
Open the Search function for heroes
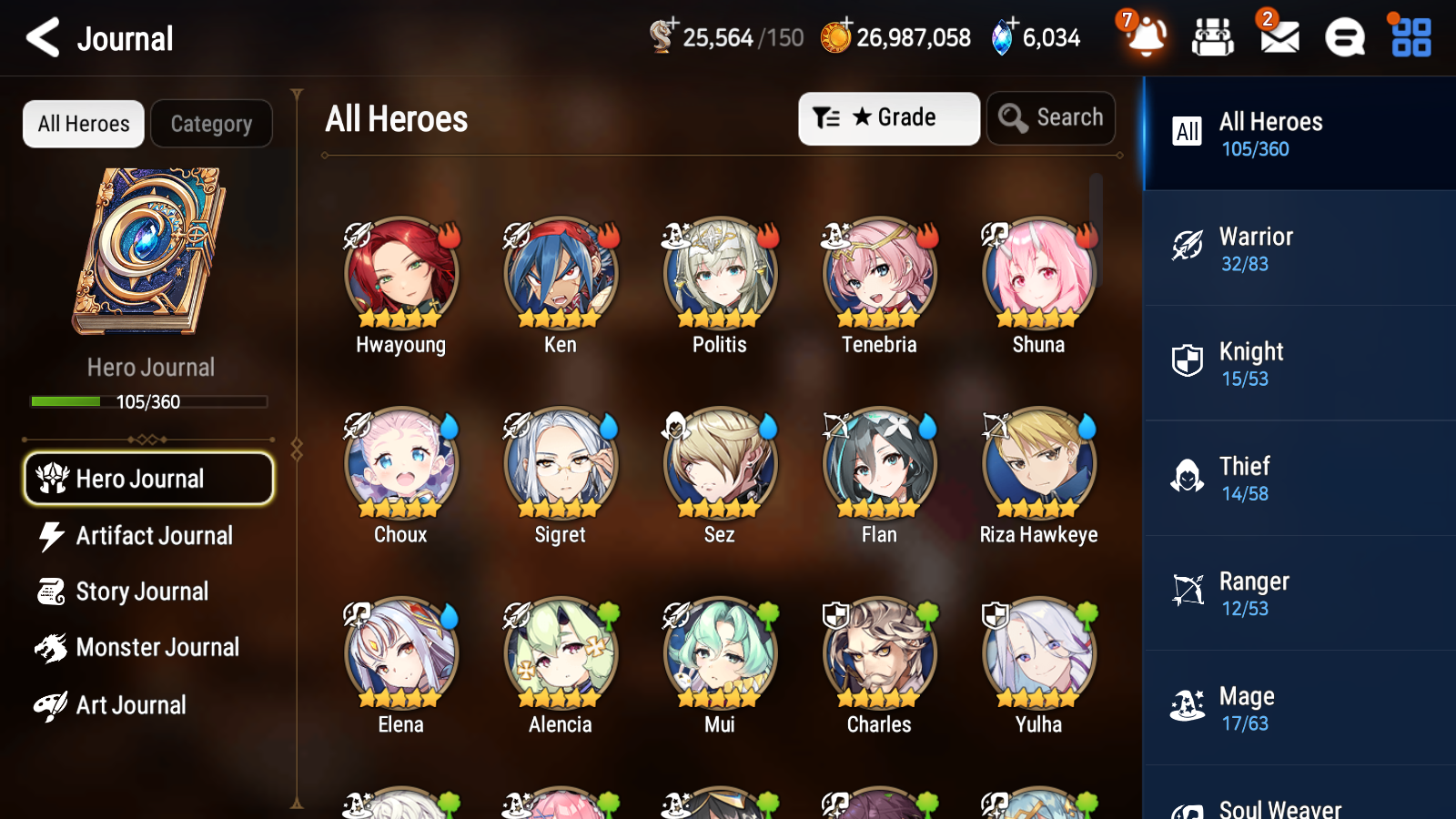point(1051,117)
